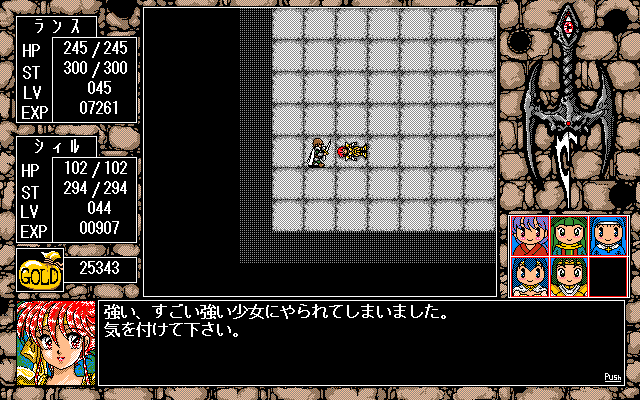Click the GOLD money bag icon
The width and height of the screenshot is (640, 400).
coord(40,270)
